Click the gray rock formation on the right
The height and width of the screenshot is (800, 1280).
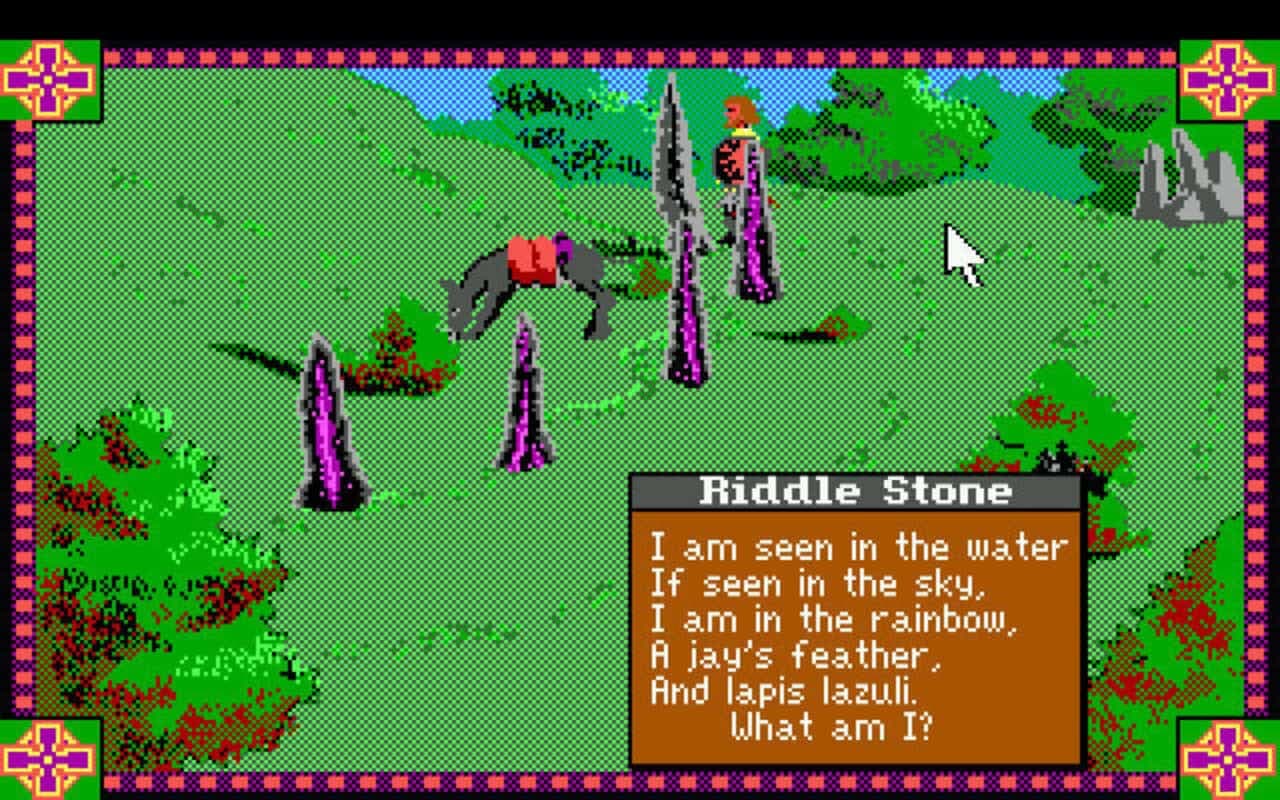point(1180,175)
